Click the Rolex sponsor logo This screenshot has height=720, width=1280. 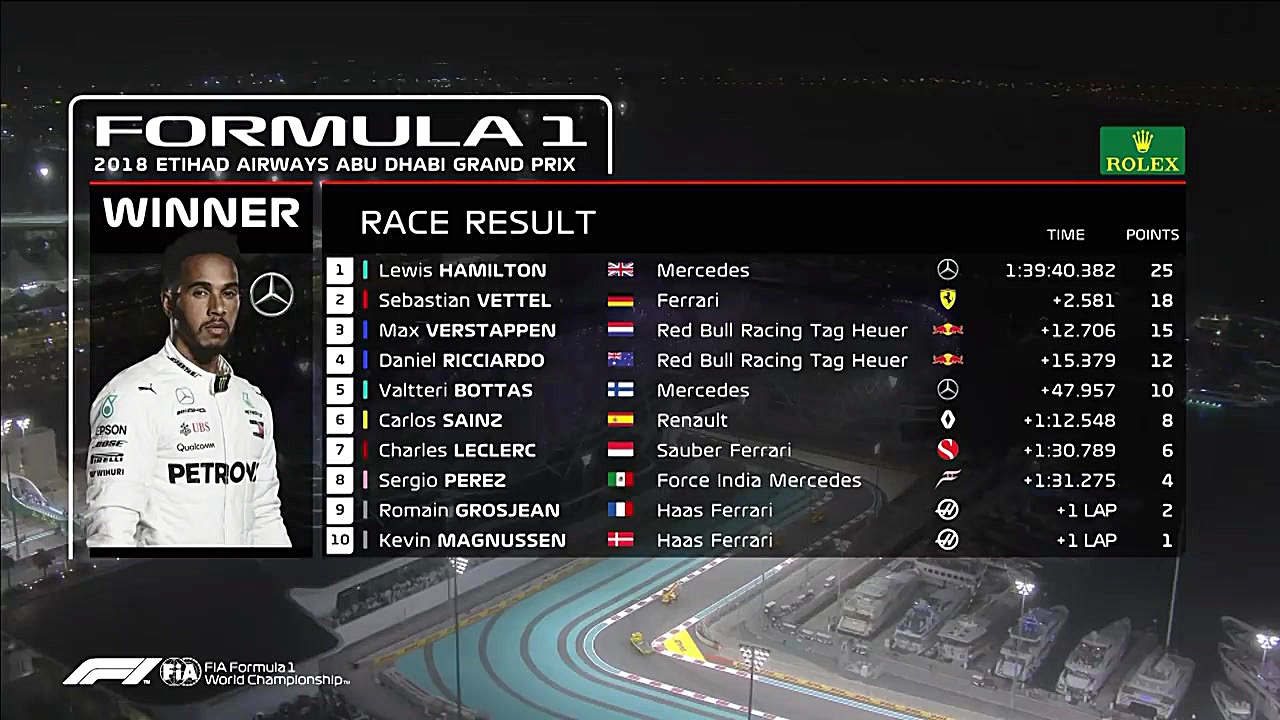(x=1142, y=151)
